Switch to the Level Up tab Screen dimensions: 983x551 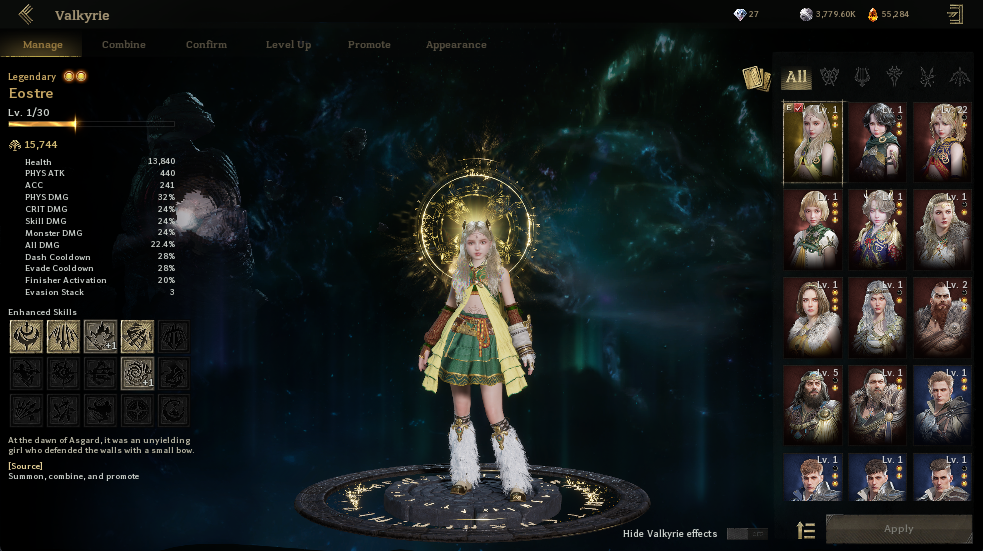[288, 45]
